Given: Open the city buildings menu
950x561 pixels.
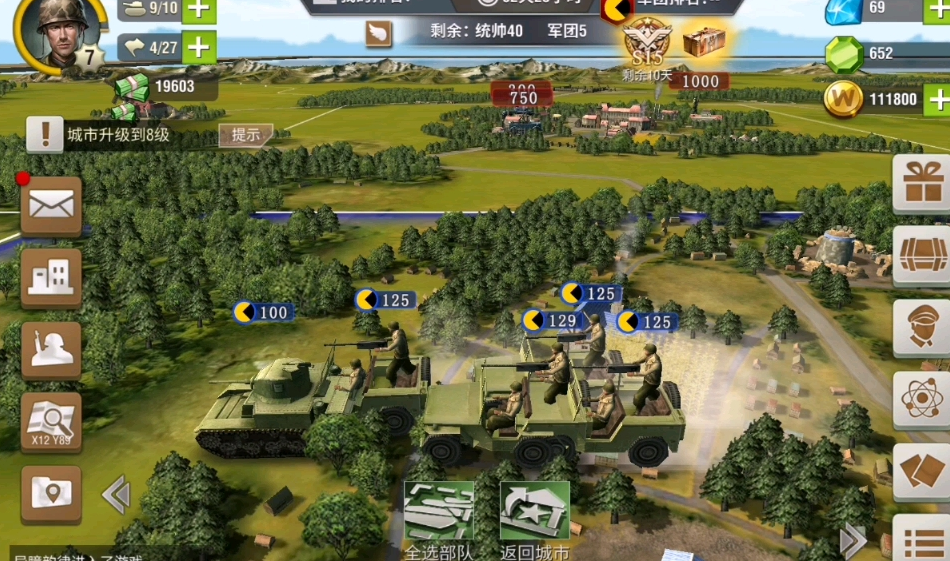Looking at the screenshot, I should tap(51, 277).
